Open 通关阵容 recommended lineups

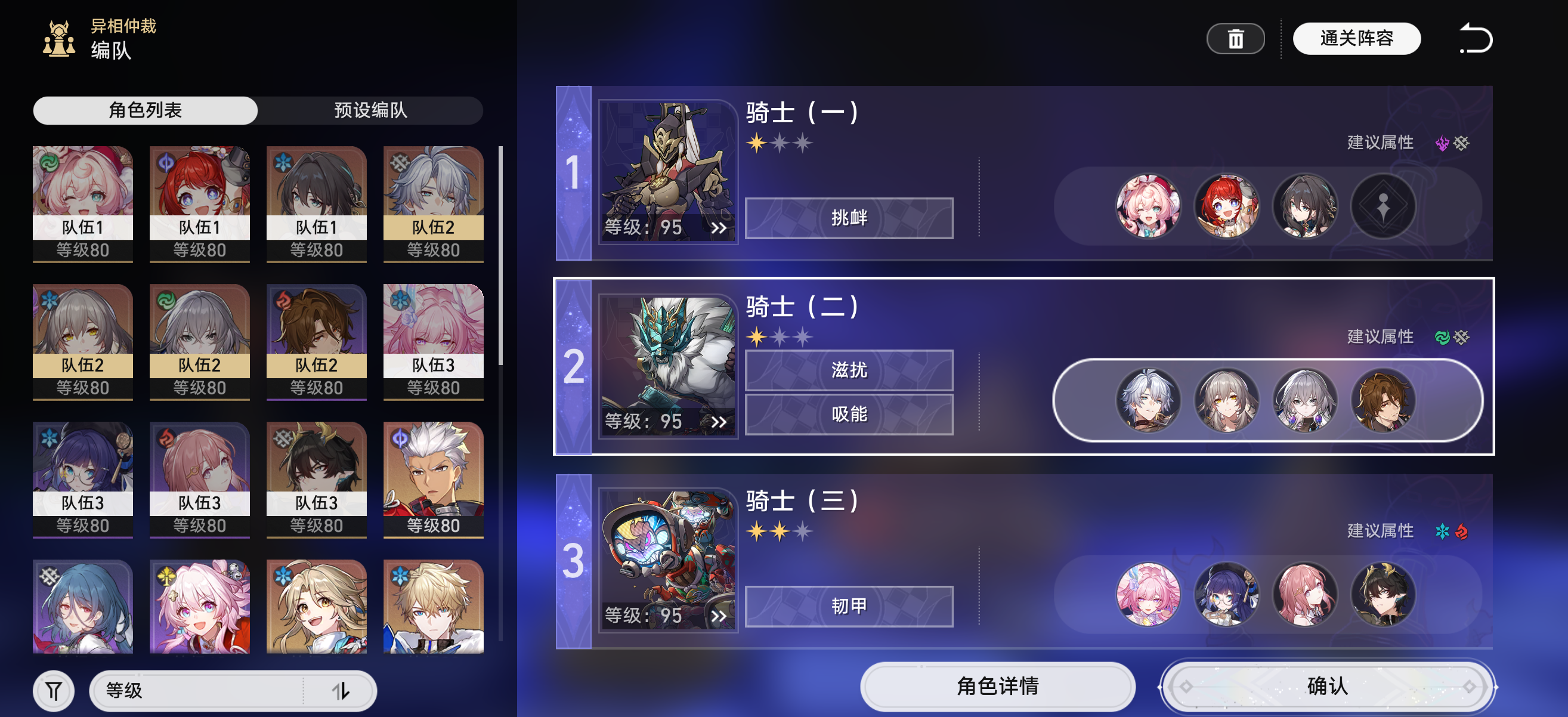click(x=1357, y=37)
